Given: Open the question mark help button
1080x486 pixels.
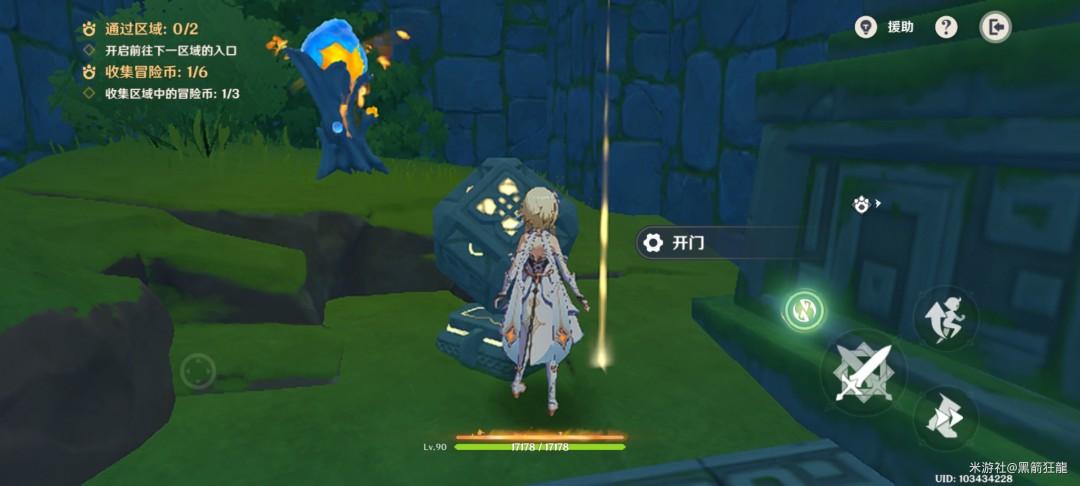Looking at the screenshot, I should [946, 27].
